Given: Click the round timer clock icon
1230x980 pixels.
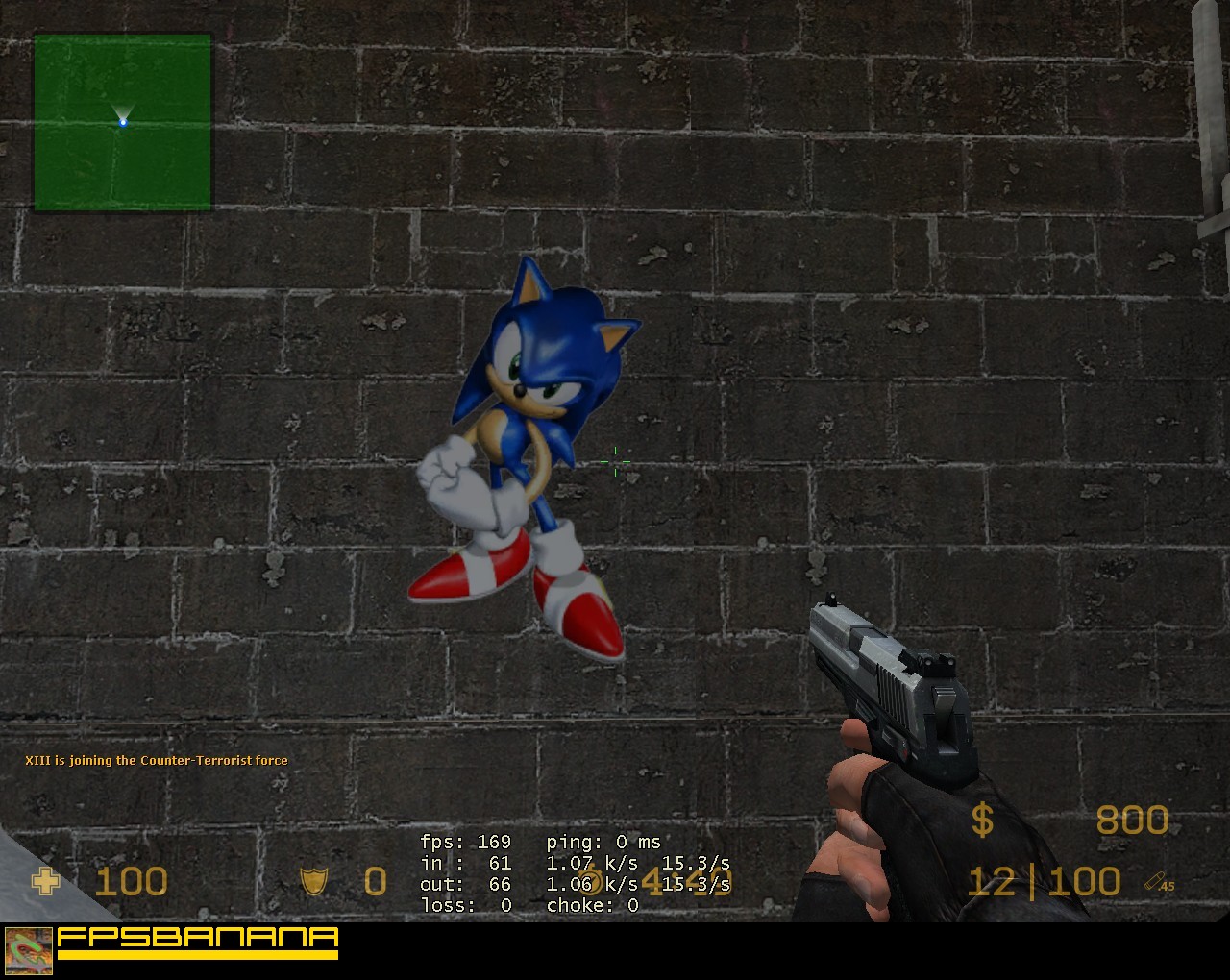Looking at the screenshot, I should (x=588, y=880).
